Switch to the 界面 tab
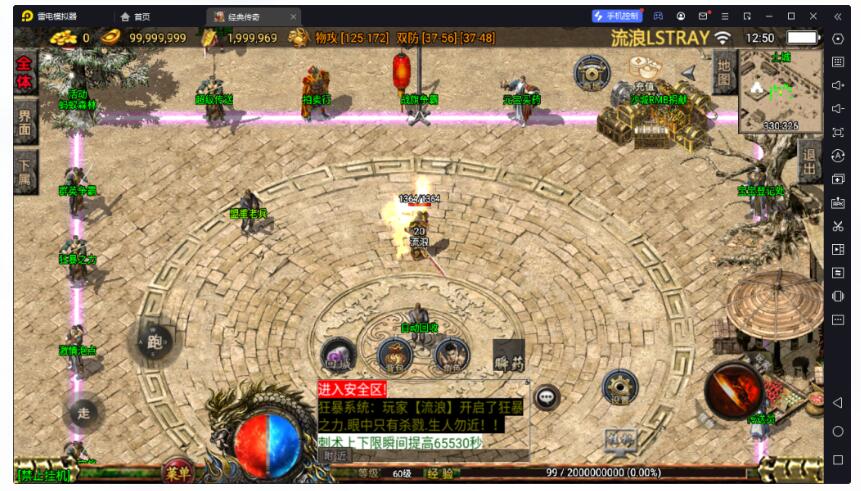This screenshot has width=861, height=491. click(25, 122)
